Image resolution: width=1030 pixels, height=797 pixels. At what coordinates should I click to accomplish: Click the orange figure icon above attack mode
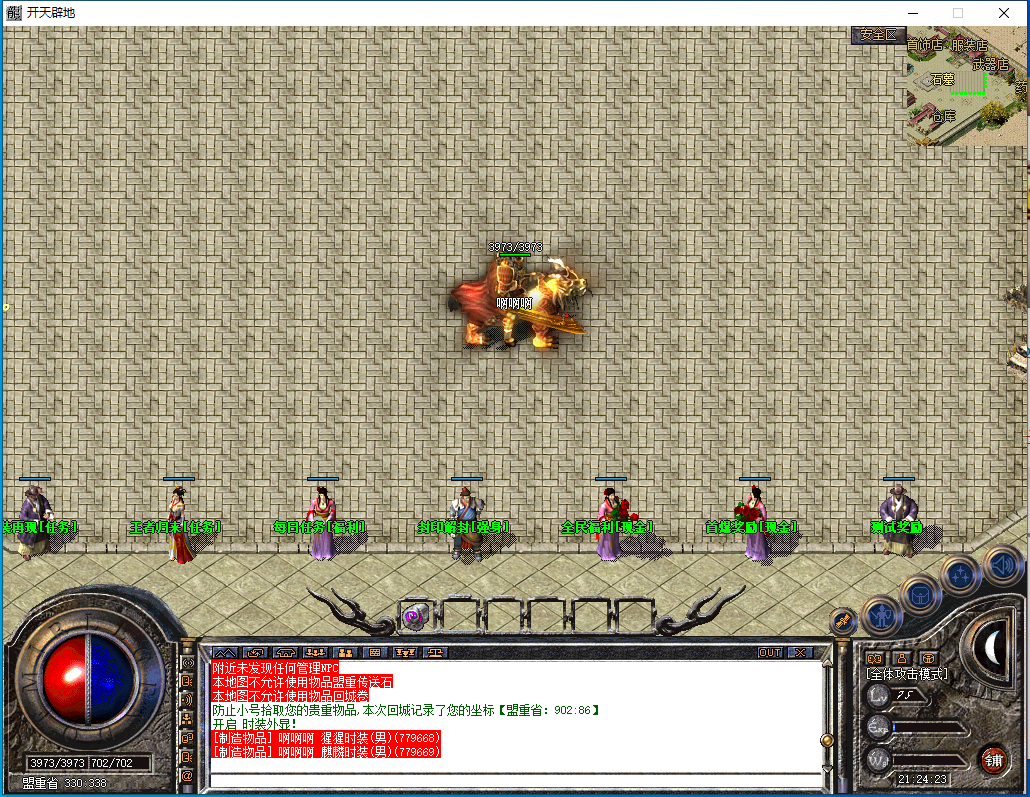(x=901, y=658)
